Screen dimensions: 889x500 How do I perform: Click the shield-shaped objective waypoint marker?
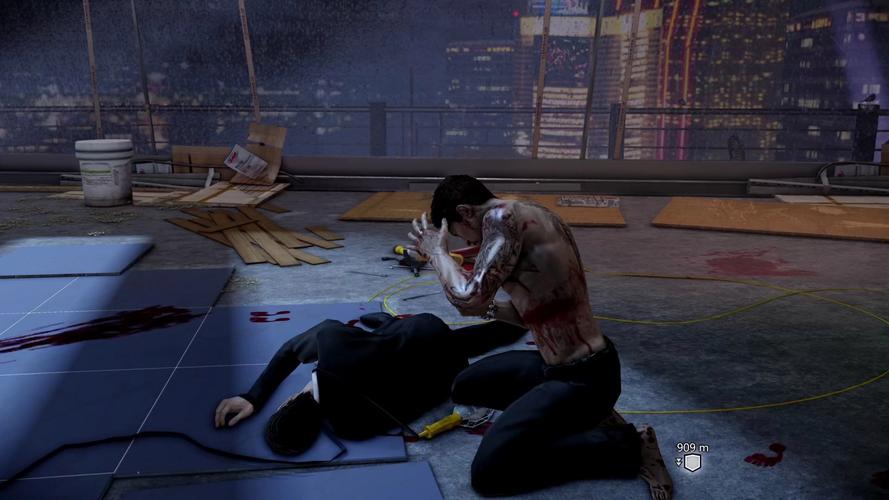(x=692, y=462)
